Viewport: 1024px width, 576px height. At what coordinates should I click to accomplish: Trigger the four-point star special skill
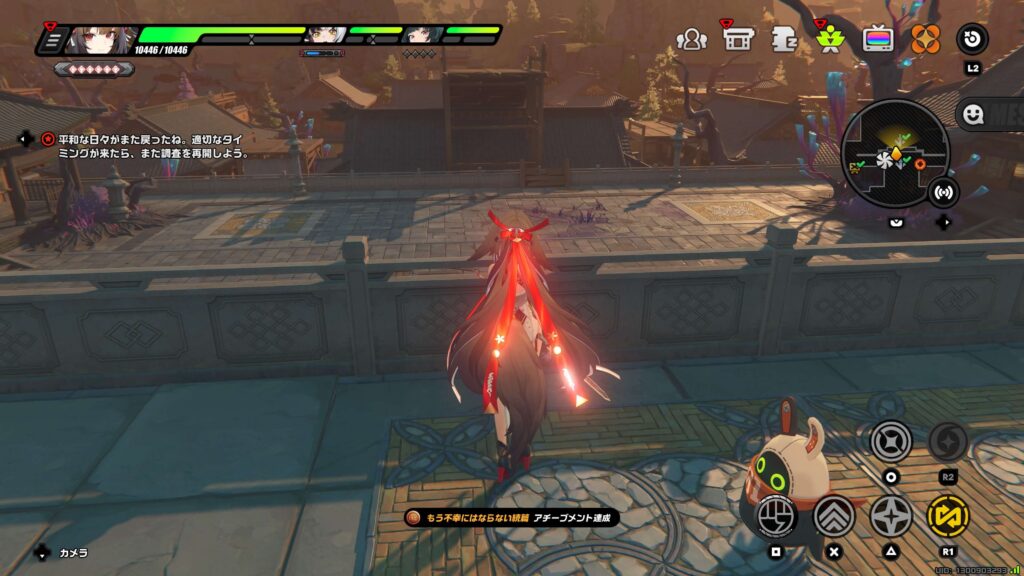(x=890, y=516)
